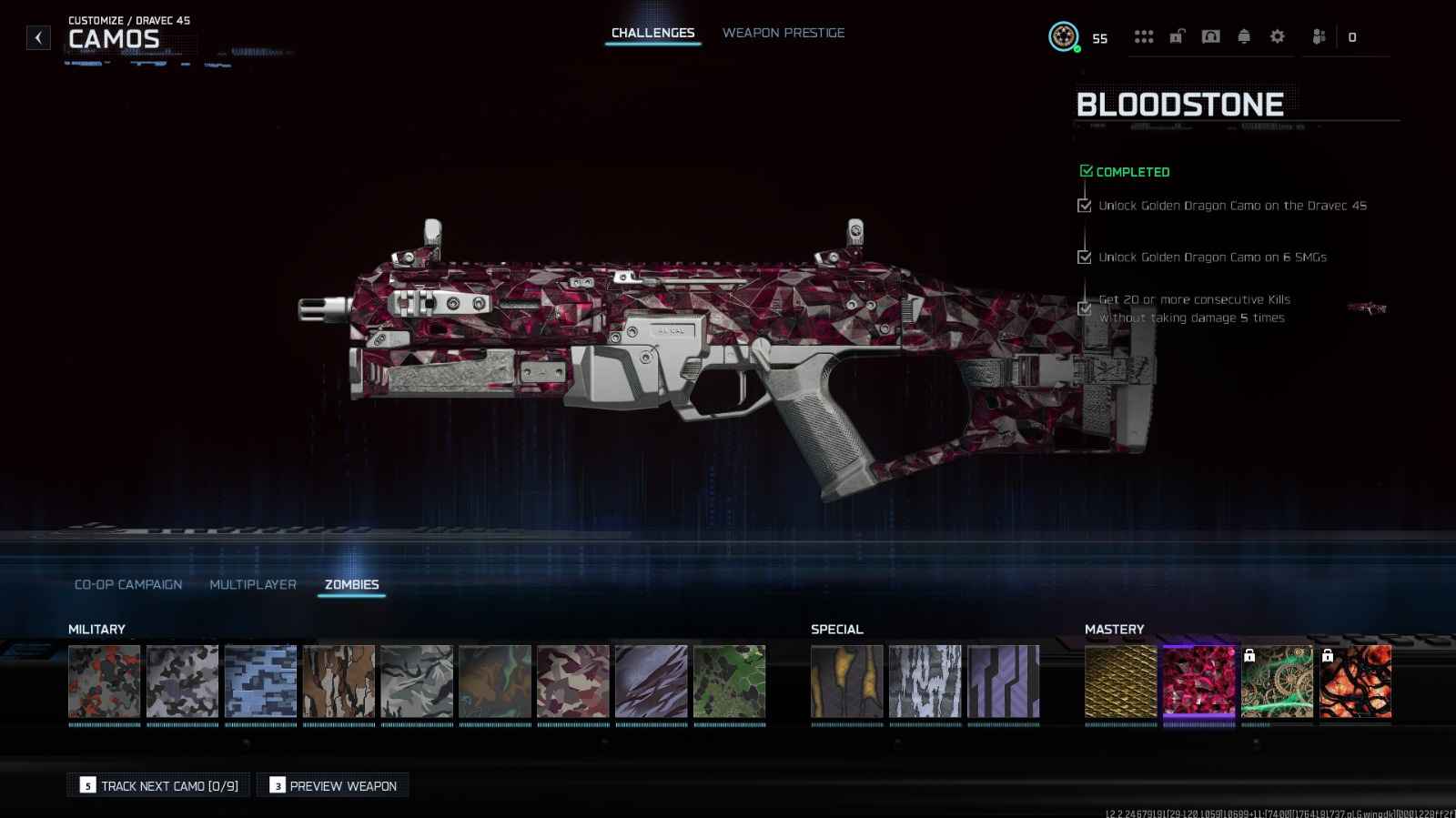Pick the blue digital pixel military camo

260,682
